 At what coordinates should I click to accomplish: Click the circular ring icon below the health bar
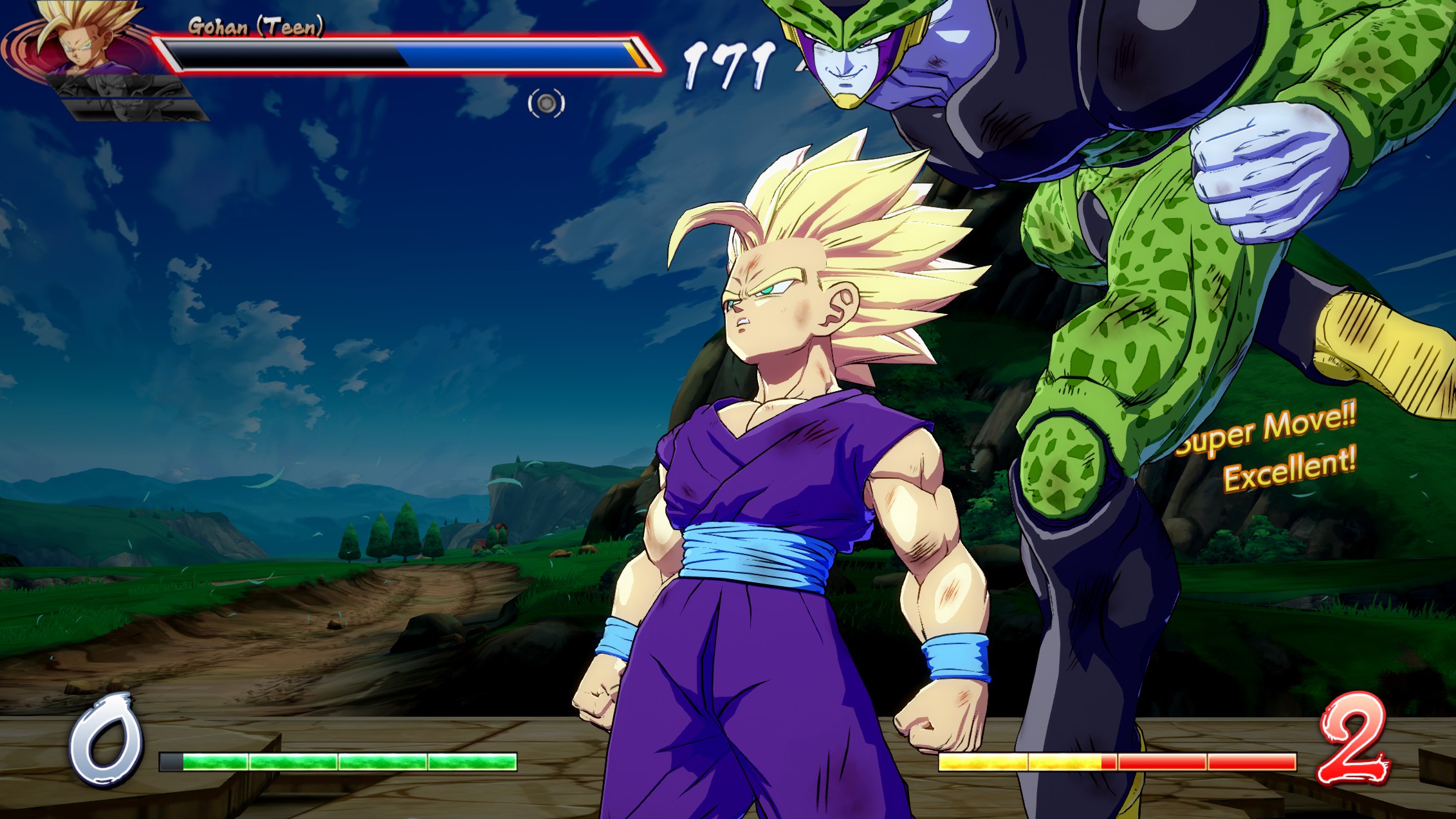pos(546,104)
